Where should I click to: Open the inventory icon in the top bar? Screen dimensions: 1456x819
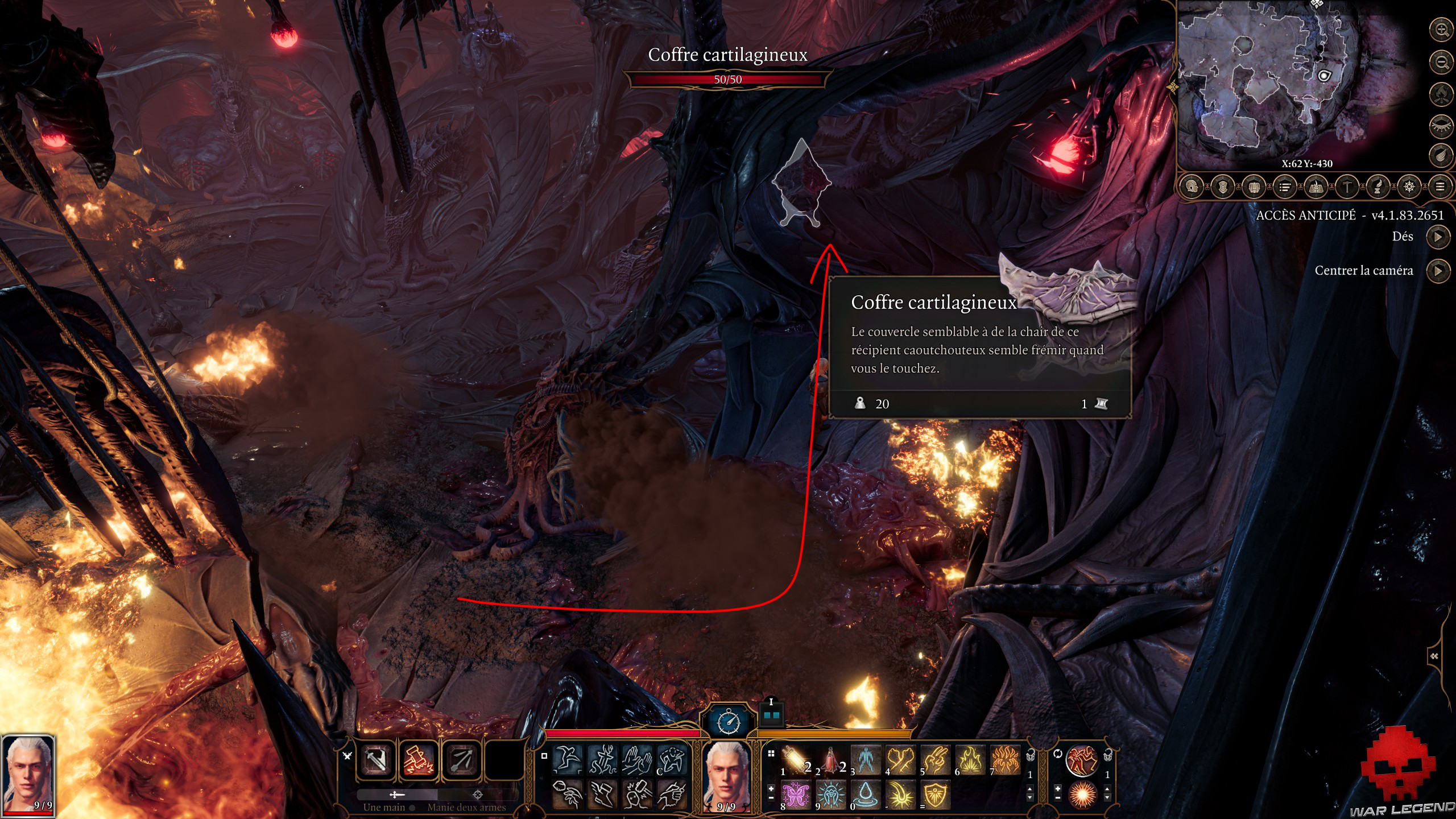pos(1255,185)
